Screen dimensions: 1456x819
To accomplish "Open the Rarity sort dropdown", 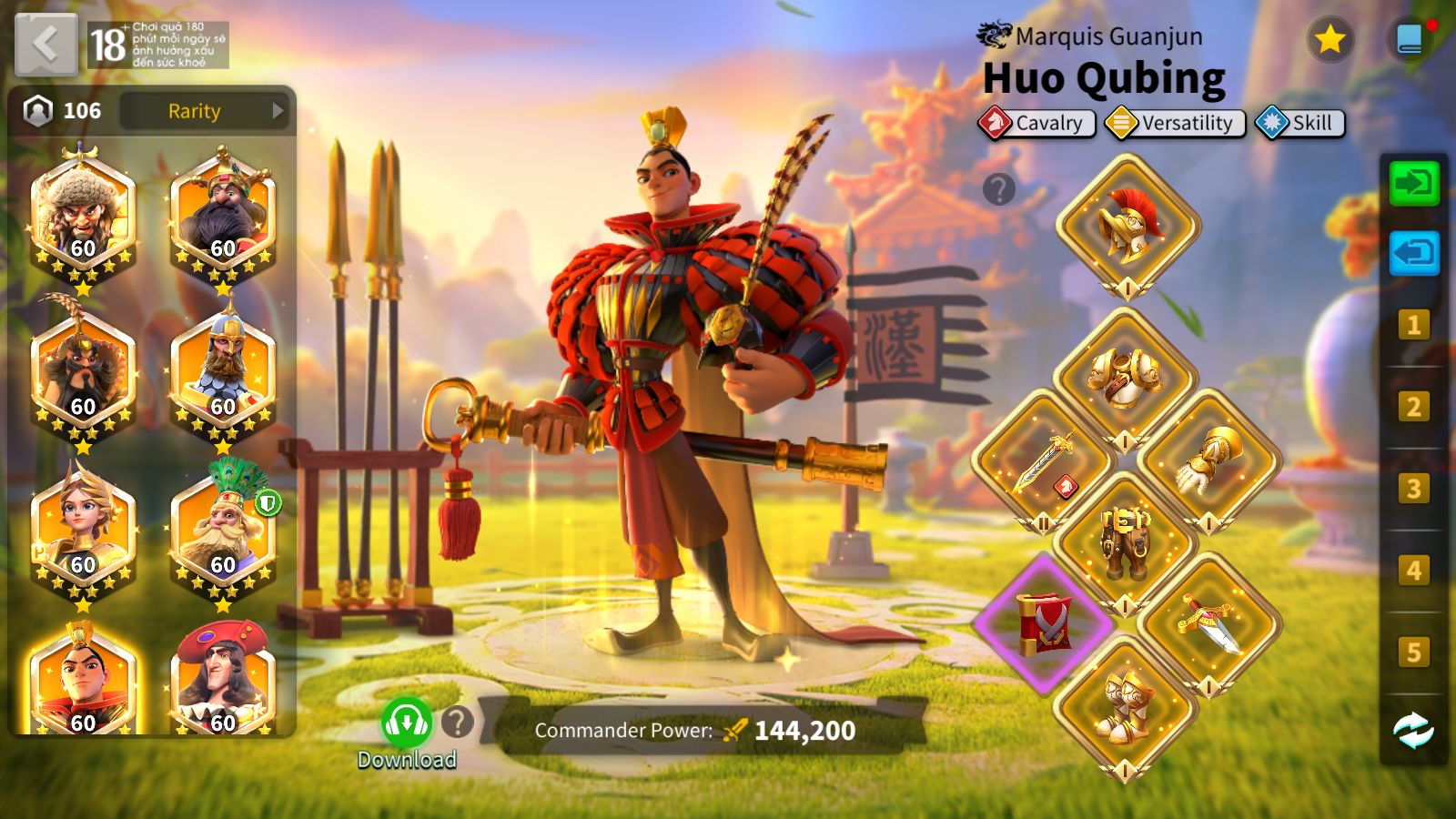I will [204, 111].
